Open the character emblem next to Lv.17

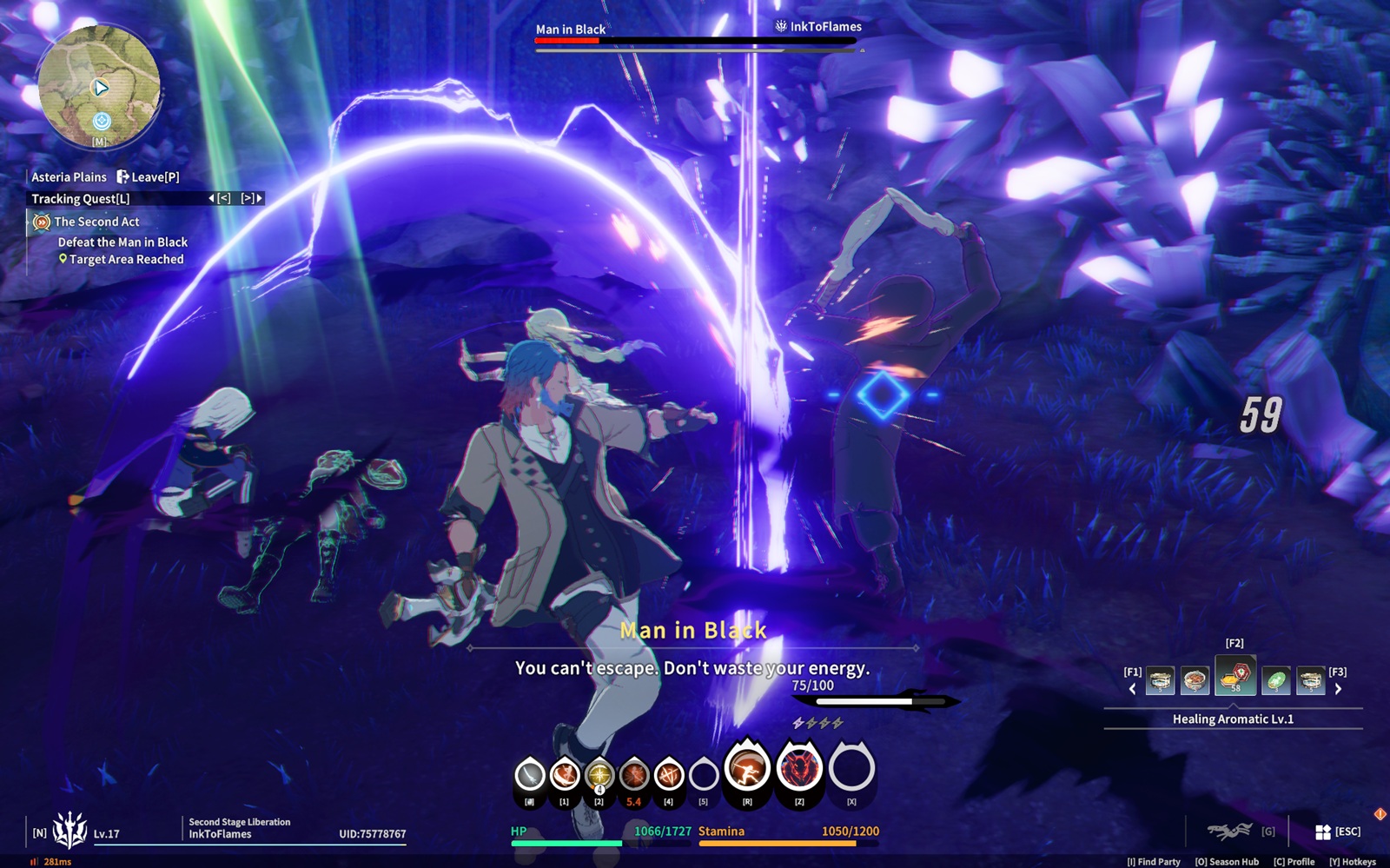[69, 831]
